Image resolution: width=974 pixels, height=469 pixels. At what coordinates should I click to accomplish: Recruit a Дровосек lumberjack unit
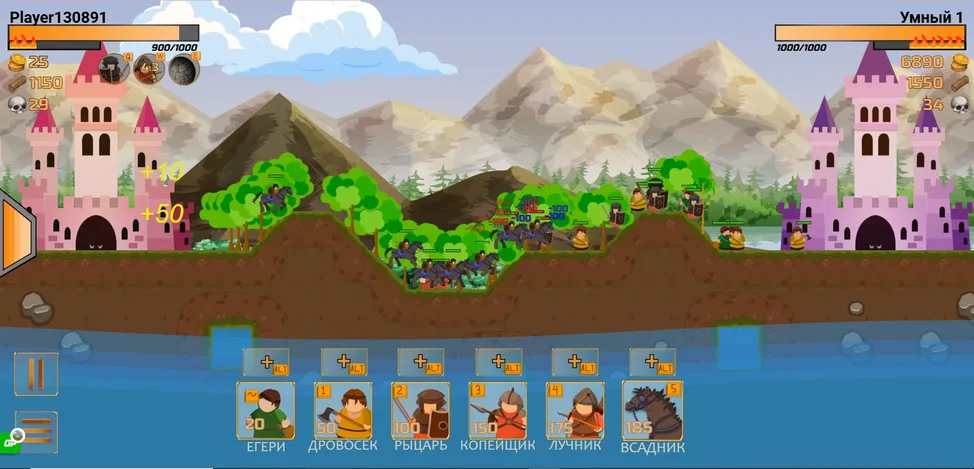pos(342,410)
